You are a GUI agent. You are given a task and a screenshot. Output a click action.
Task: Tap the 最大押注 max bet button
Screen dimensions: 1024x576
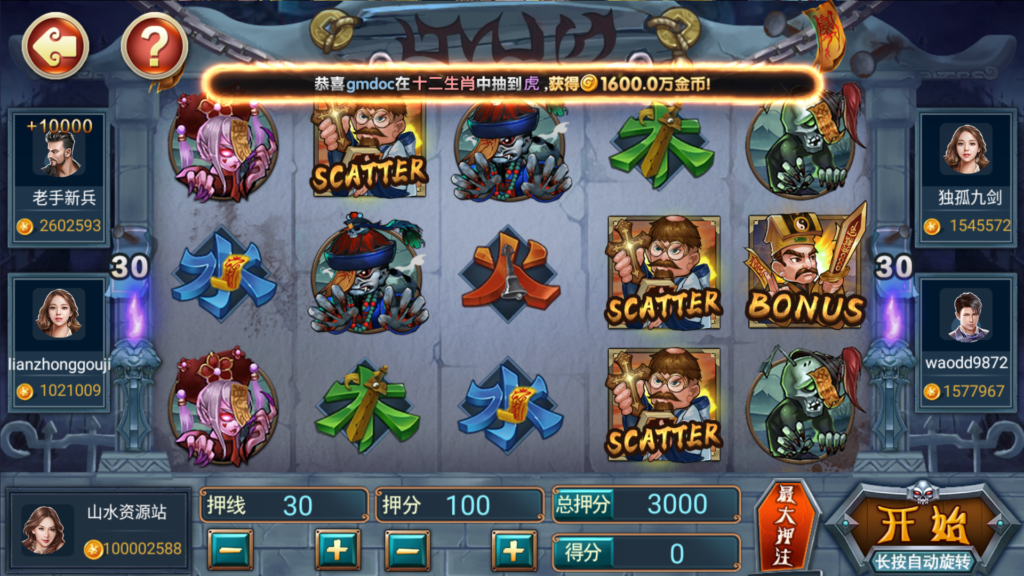pyautogui.click(x=785, y=529)
